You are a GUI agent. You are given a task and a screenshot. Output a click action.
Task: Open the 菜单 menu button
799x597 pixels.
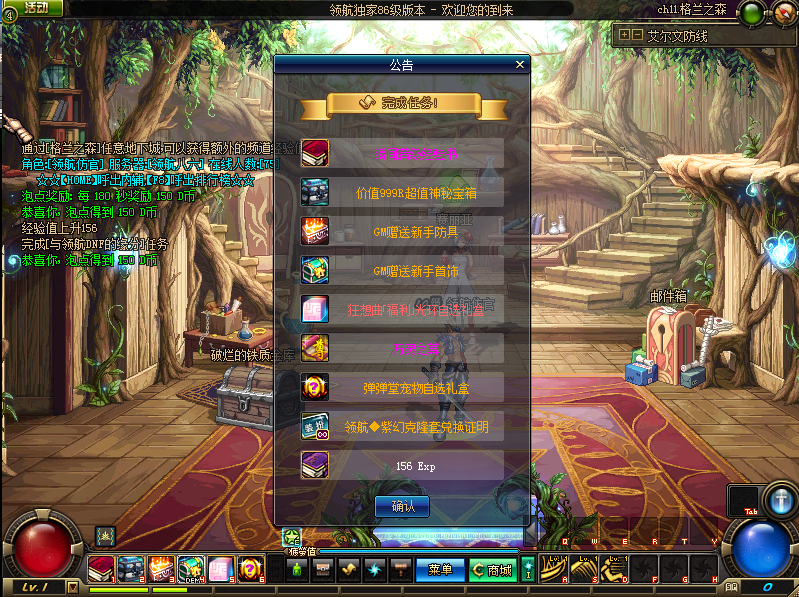pos(440,570)
